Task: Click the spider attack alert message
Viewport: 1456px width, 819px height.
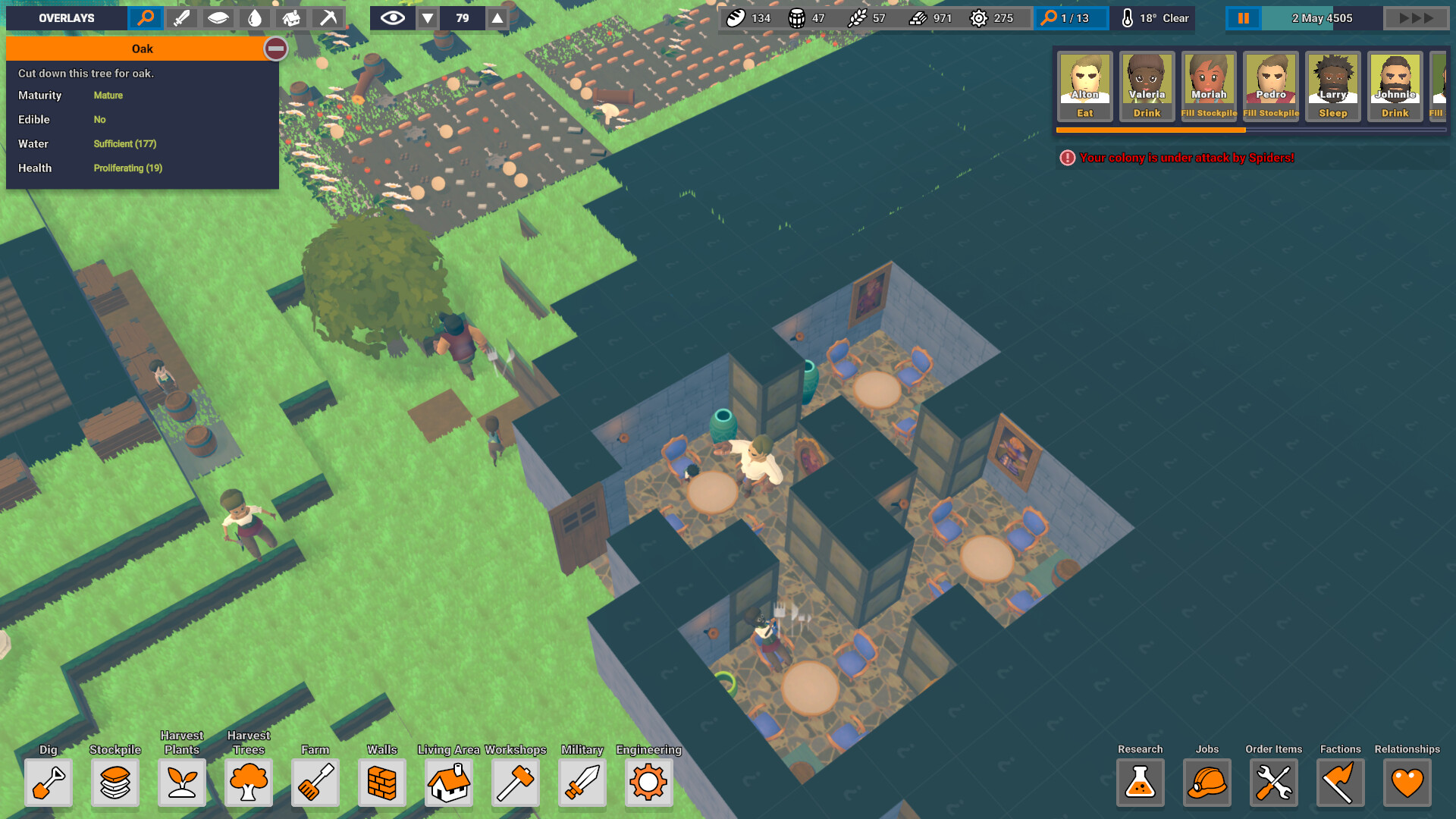Action: (x=1188, y=158)
